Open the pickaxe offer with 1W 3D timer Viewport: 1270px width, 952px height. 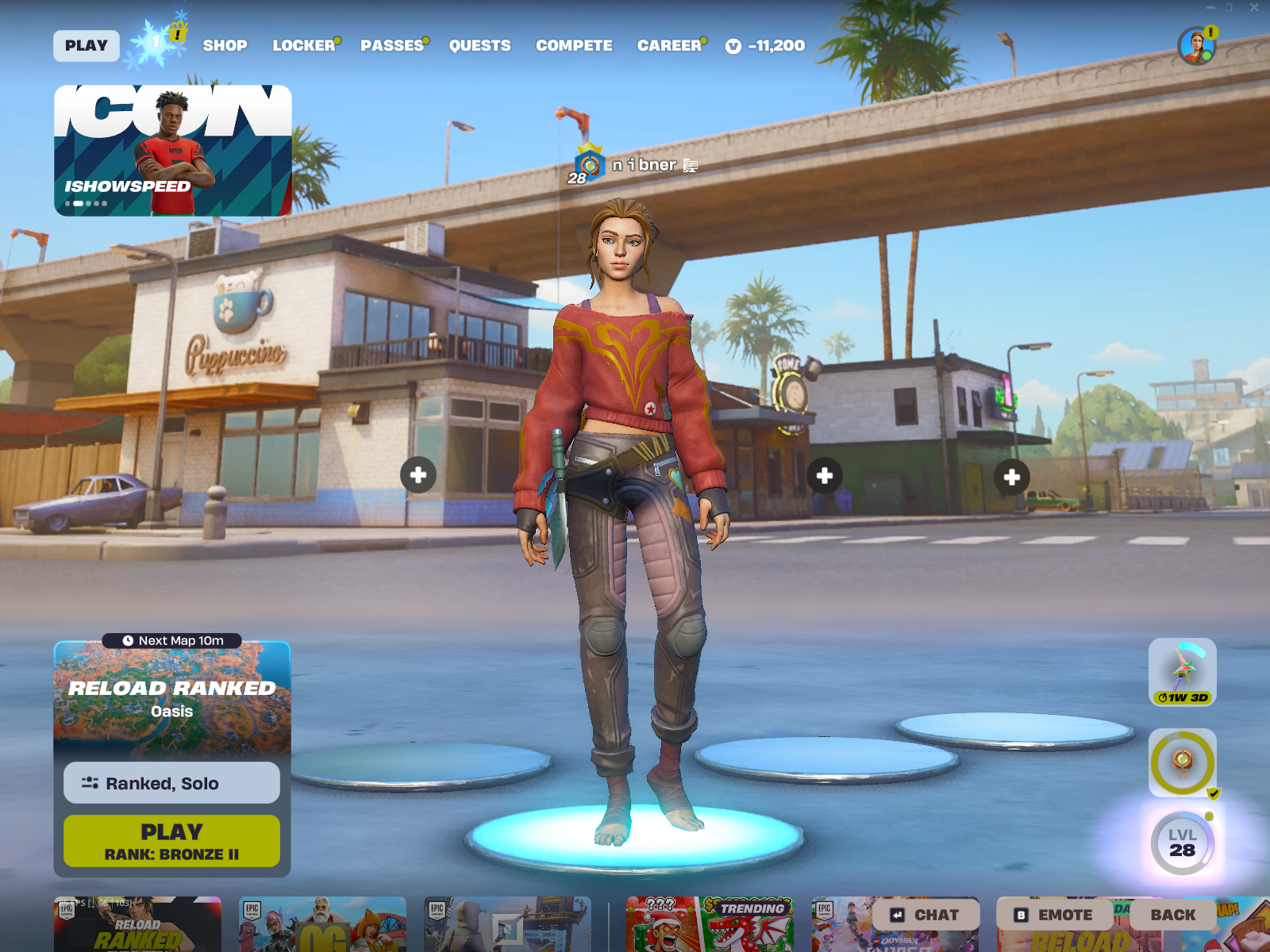pyautogui.click(x=1182, y=672)
